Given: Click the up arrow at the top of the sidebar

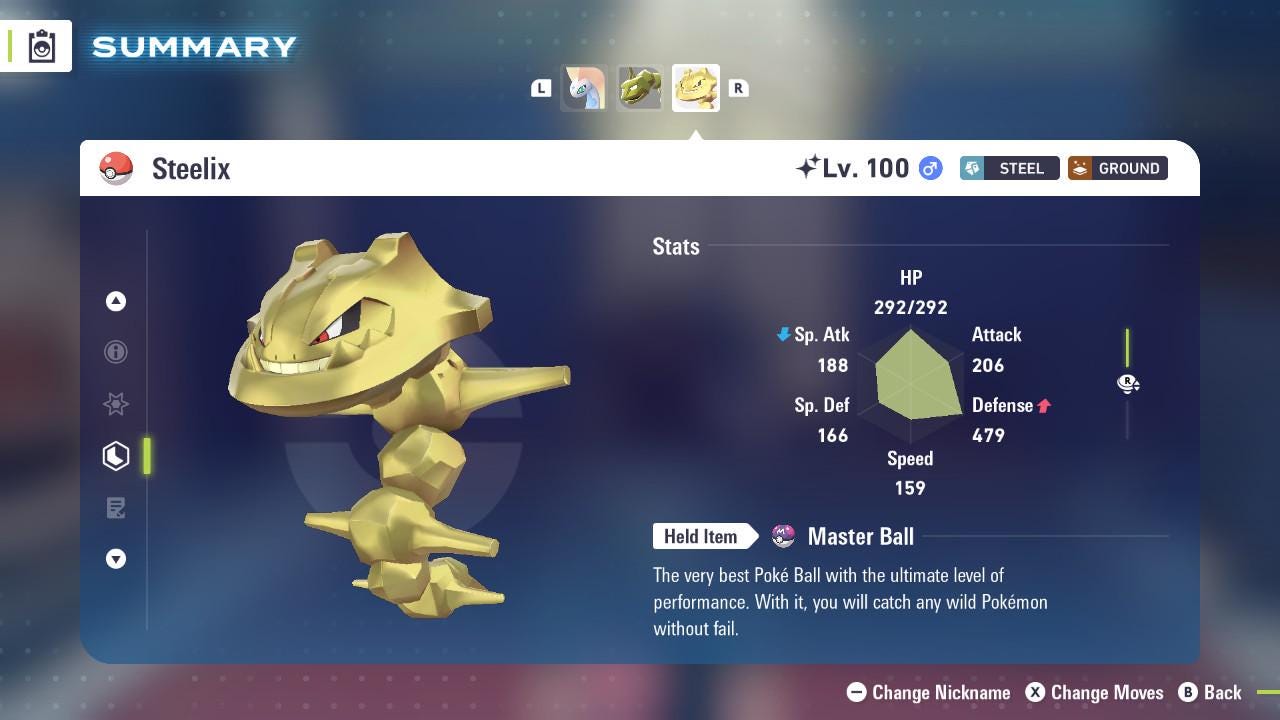Looking at the screenshot, I should [116, 301].
